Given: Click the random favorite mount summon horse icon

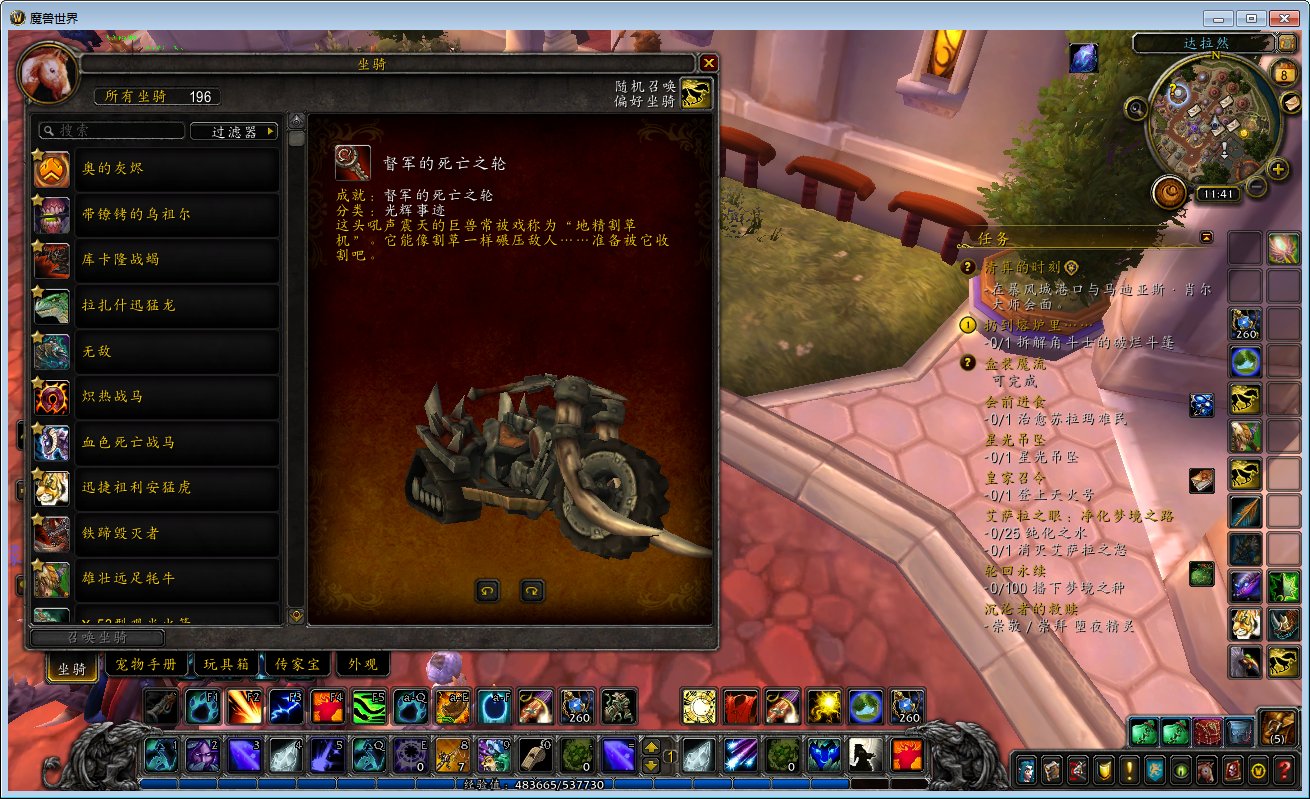Looking at the screenshot, I should (697, 93).
